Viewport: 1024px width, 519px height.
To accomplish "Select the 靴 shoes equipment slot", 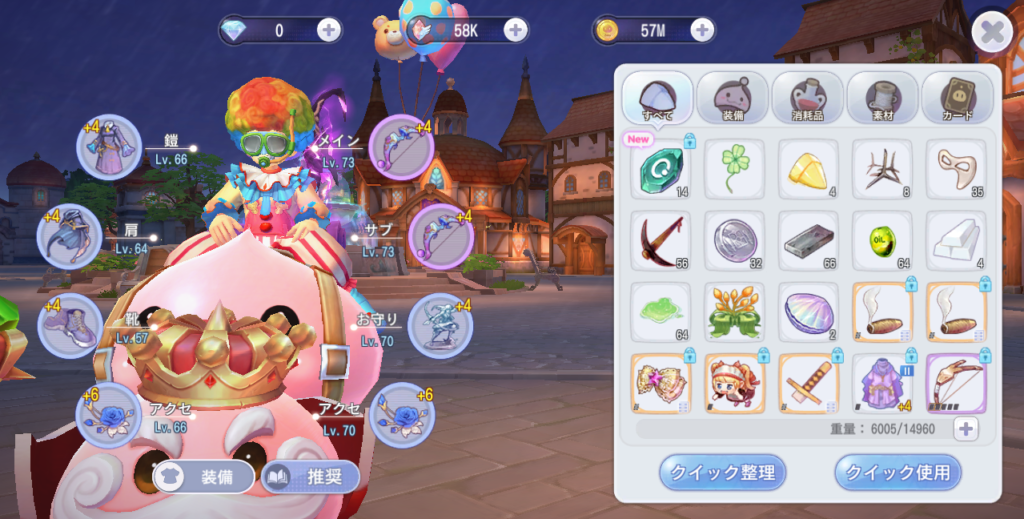I will [x=70, y=326].
